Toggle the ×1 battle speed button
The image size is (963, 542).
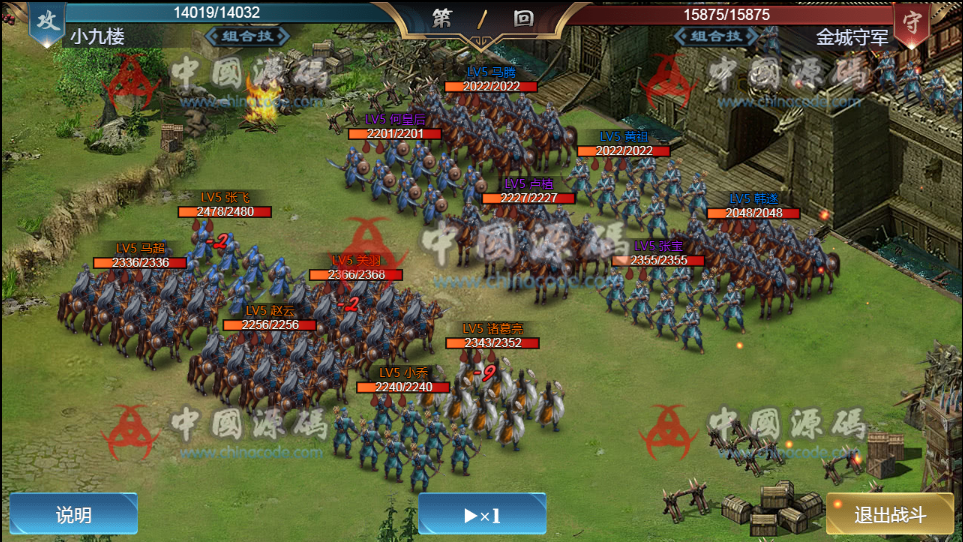(482, 515)
